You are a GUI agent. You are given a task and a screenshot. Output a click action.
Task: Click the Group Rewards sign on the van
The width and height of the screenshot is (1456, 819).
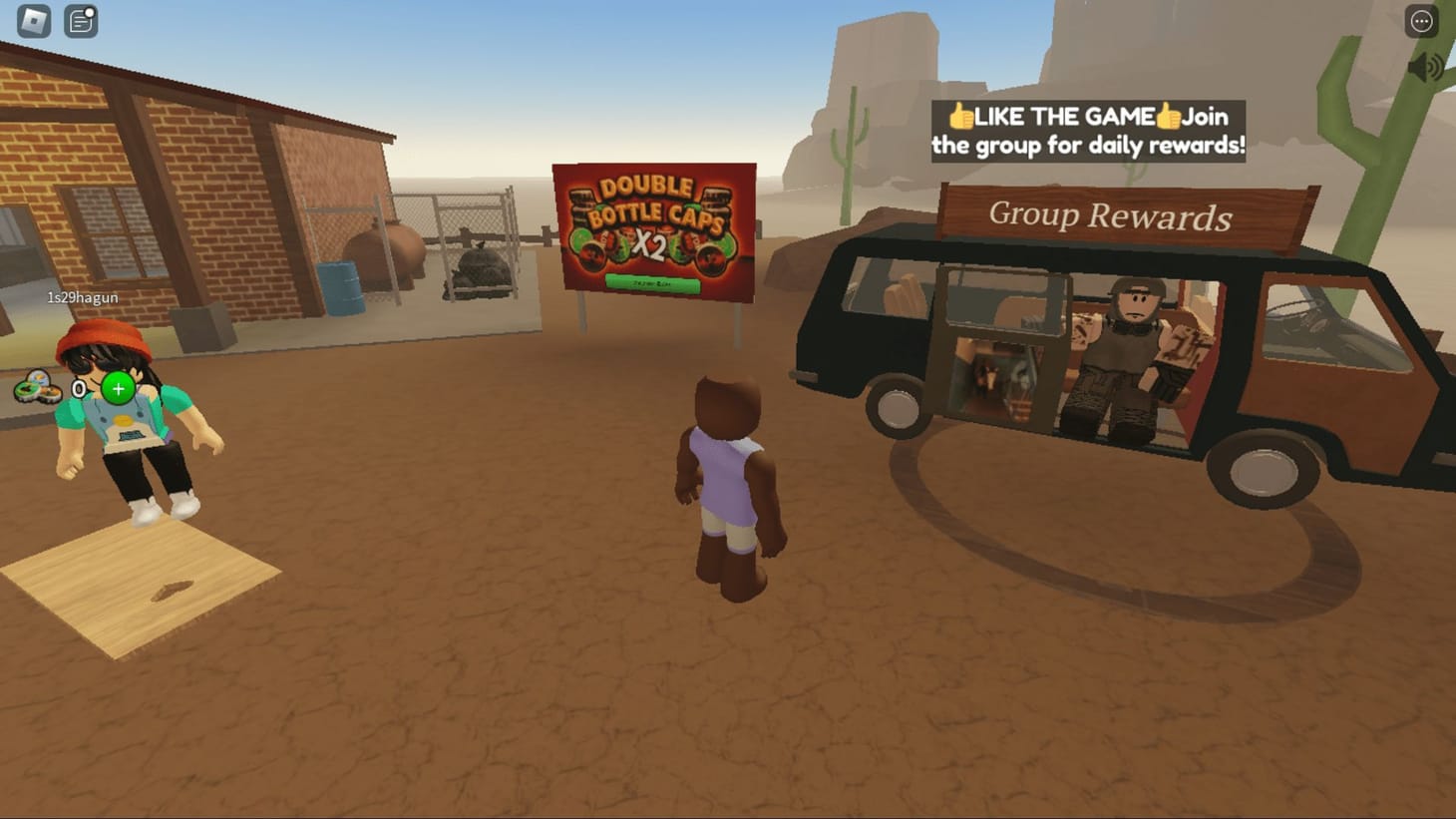pyautogui.click(x=1111, y=215)
